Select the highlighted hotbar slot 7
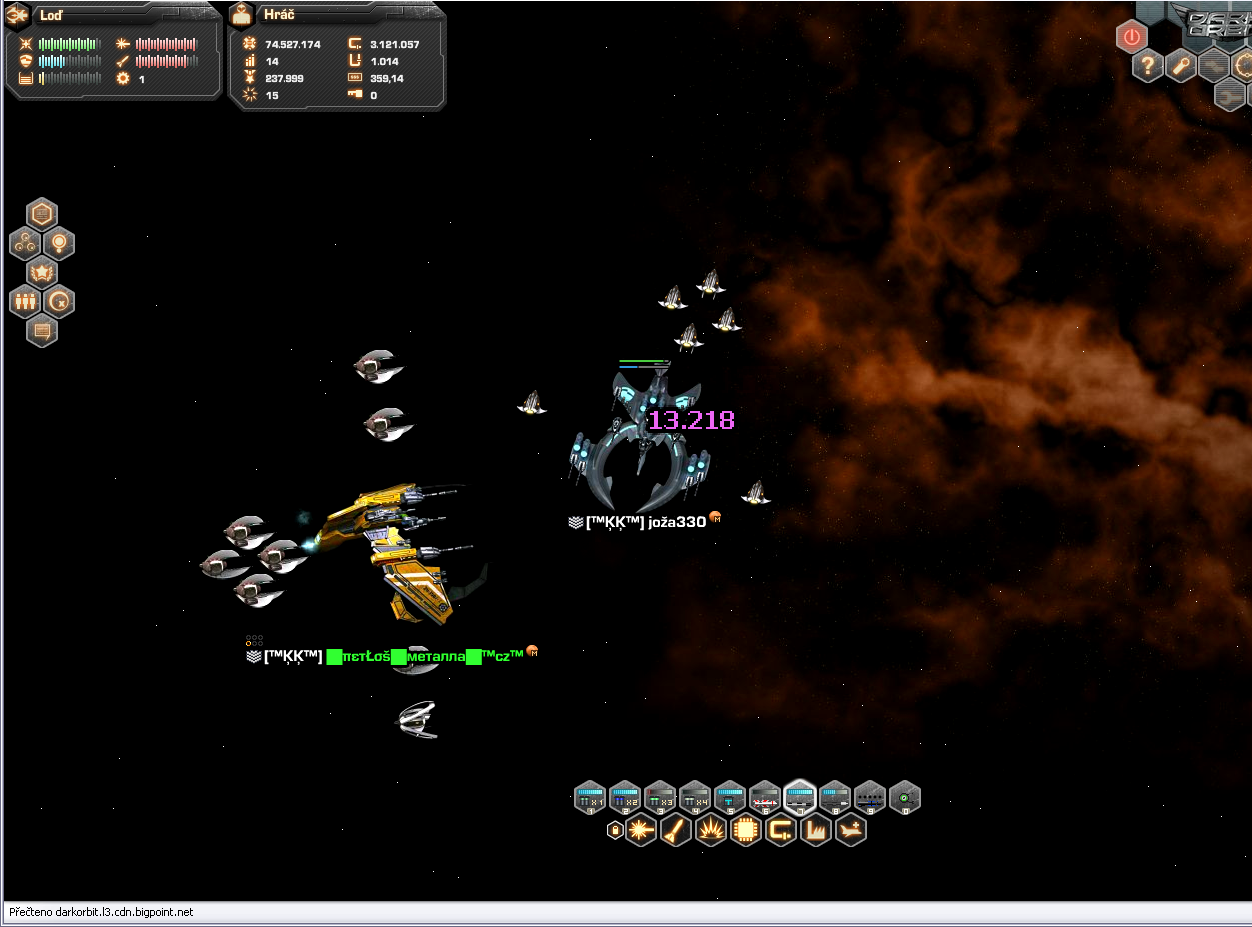This screenshot has width=1252, height=927. click(800, 797)
